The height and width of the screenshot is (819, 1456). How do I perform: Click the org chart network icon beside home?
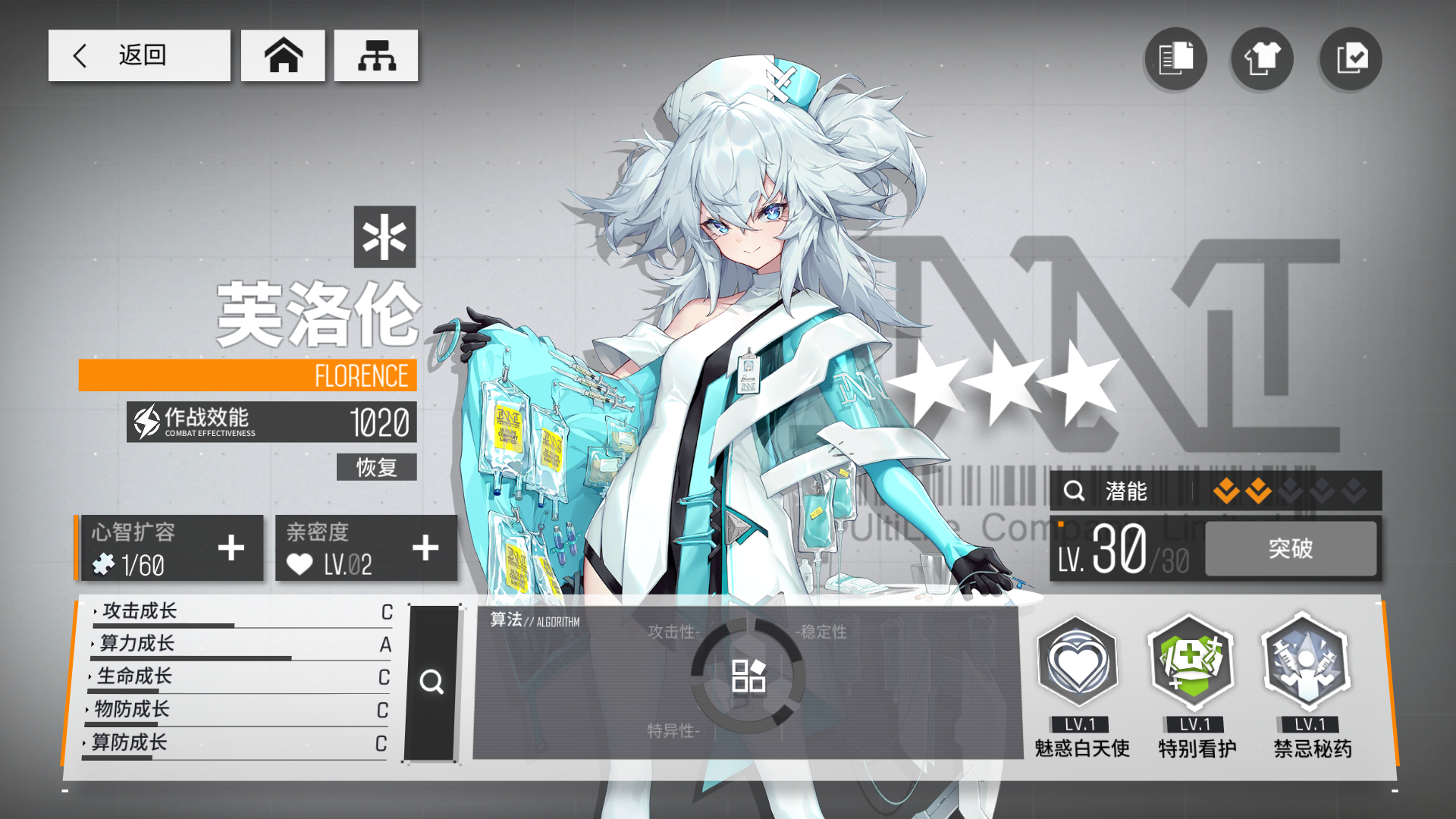[x=376, y=55]
